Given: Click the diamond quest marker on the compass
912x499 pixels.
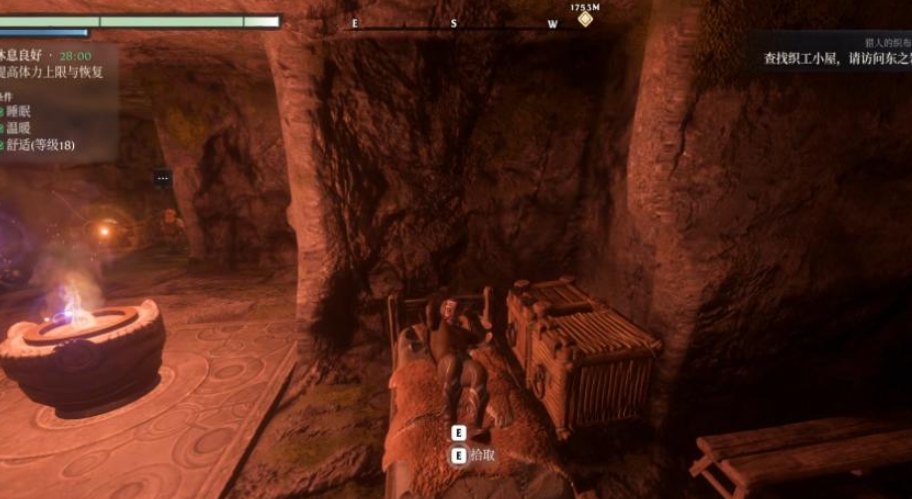Looking at the screenshot, I should [x=585, y=19].
